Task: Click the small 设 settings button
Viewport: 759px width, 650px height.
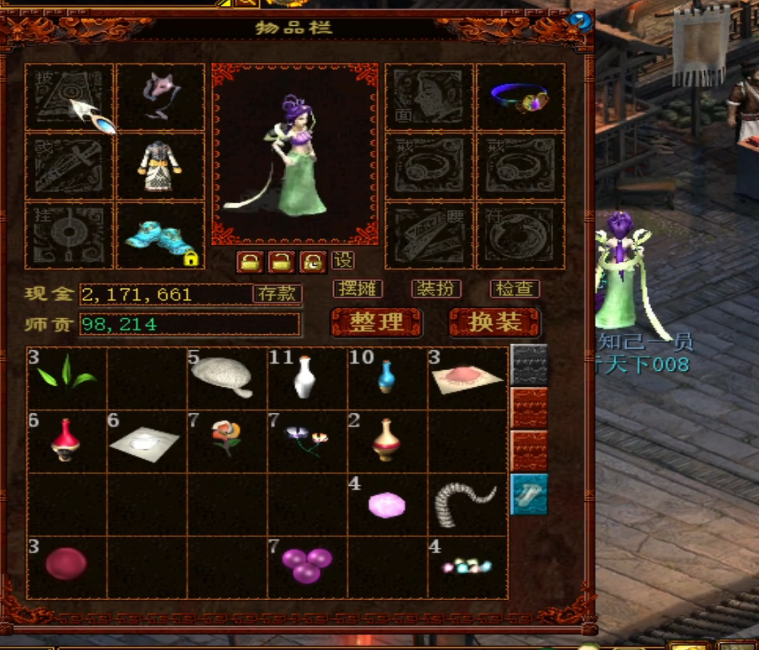Action: pos(343,261)
